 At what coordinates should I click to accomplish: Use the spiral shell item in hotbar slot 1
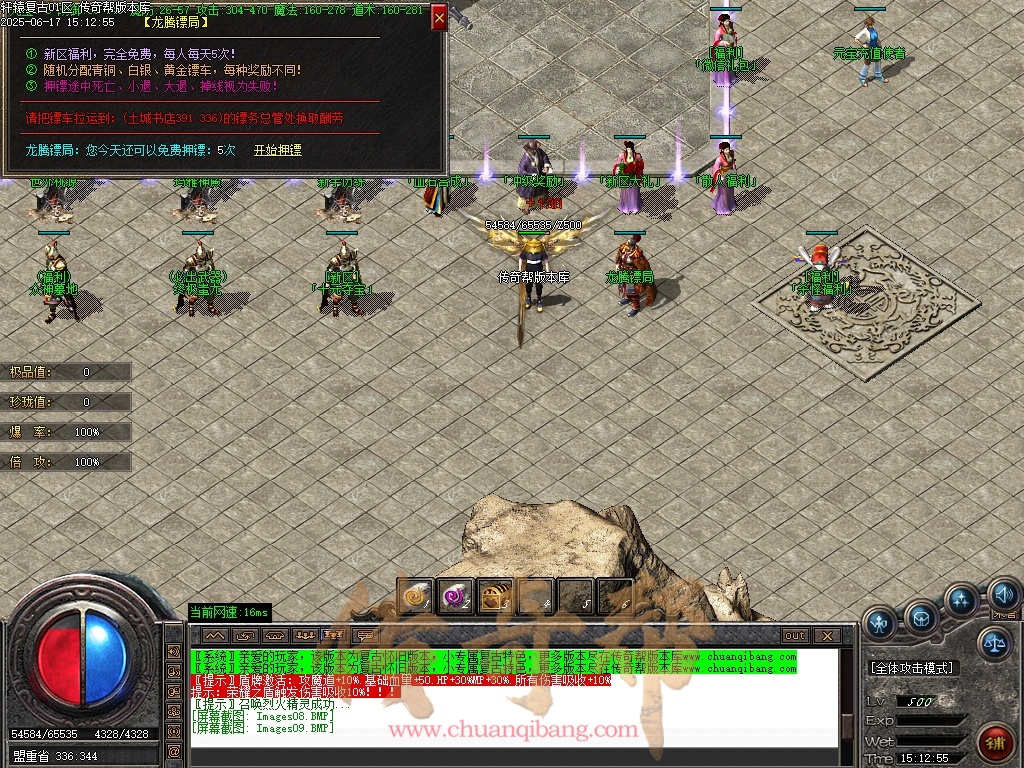tap(415, 597)
